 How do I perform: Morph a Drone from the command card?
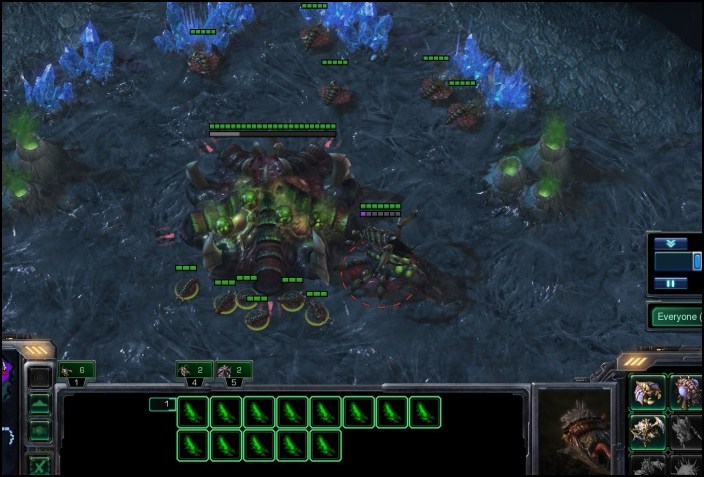click(x=646, y=393)
